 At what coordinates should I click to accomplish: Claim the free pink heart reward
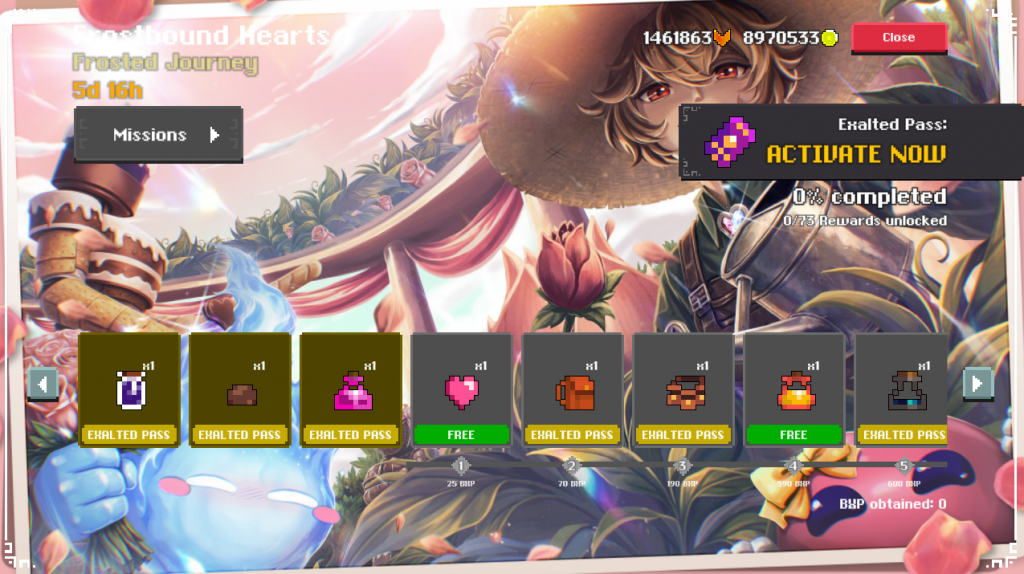(462, 390)
